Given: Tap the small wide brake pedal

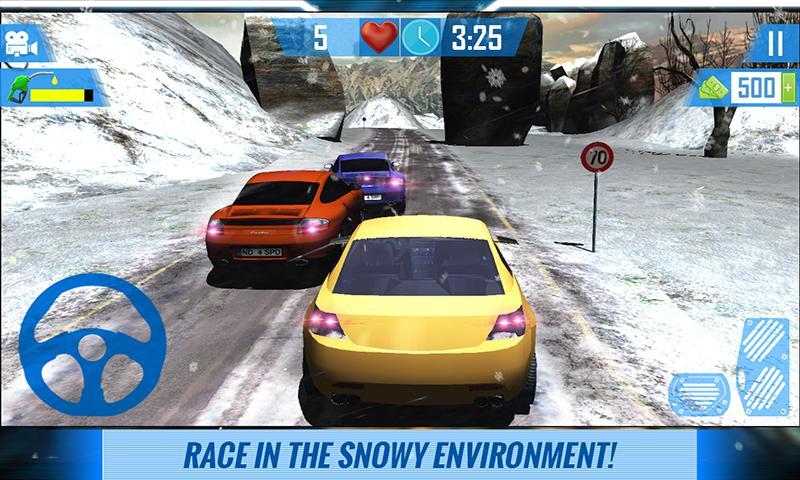Looking at the screenshot, I should pyautogui.click(x=701, y=393).
